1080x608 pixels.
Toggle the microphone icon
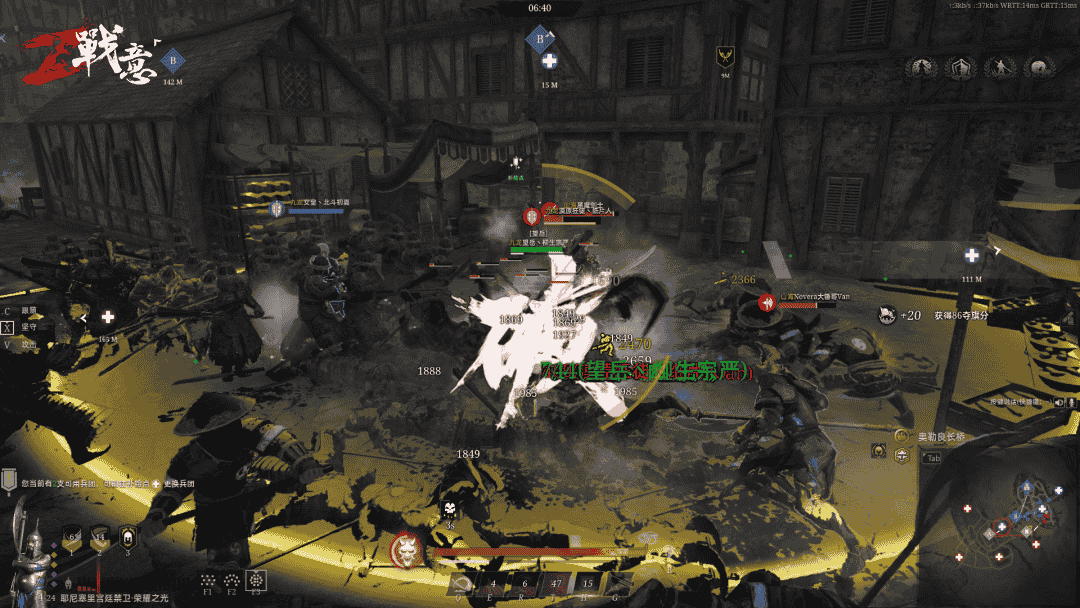1071,401
